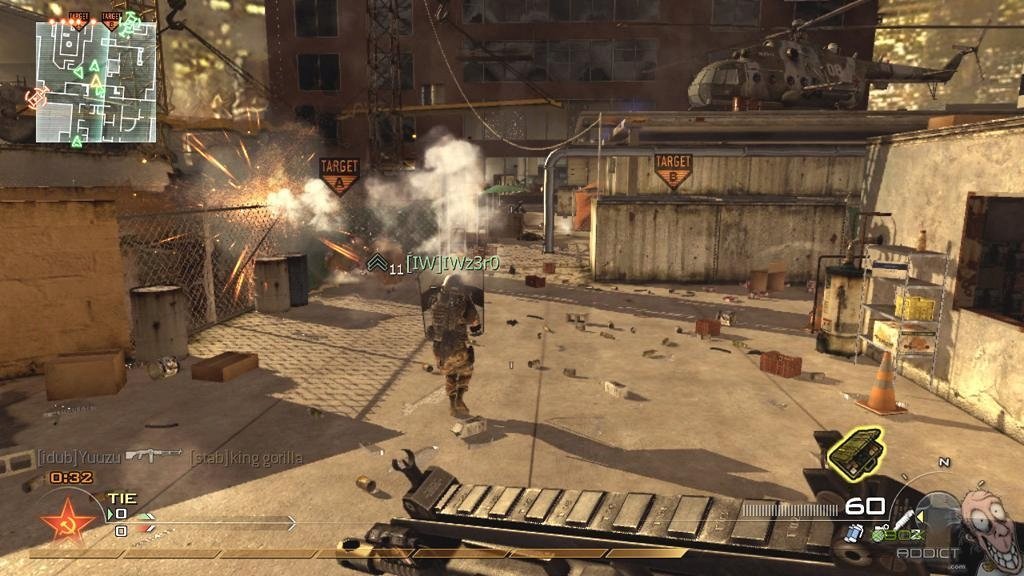Click the red enemy helicopter minimap marker
Image resolution: width=1024 pixels, height=576 pixels.
coord(38,98)
